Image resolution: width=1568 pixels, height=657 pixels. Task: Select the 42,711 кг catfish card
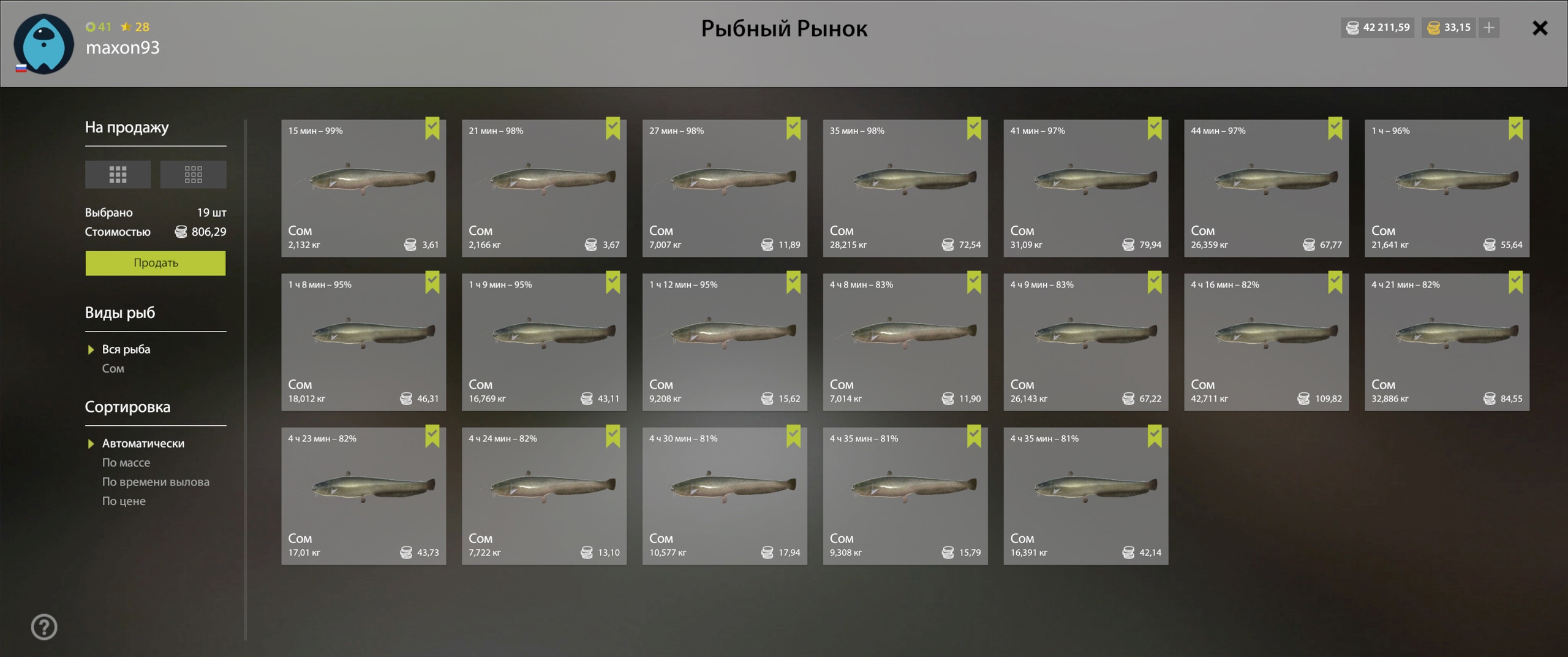pos(1266,342)
